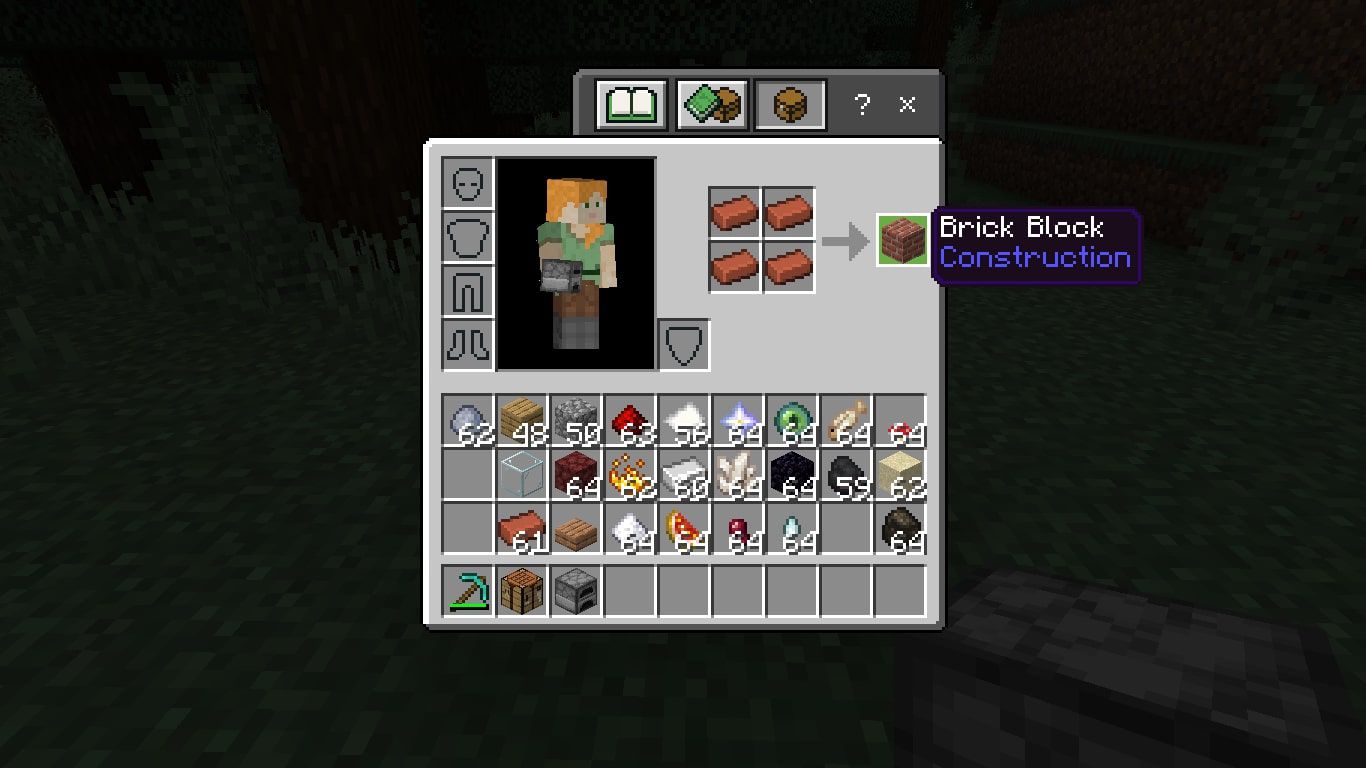Select the cobblestone stack of 50
The height and width of the screenshot is (768, 1366).
575,420
